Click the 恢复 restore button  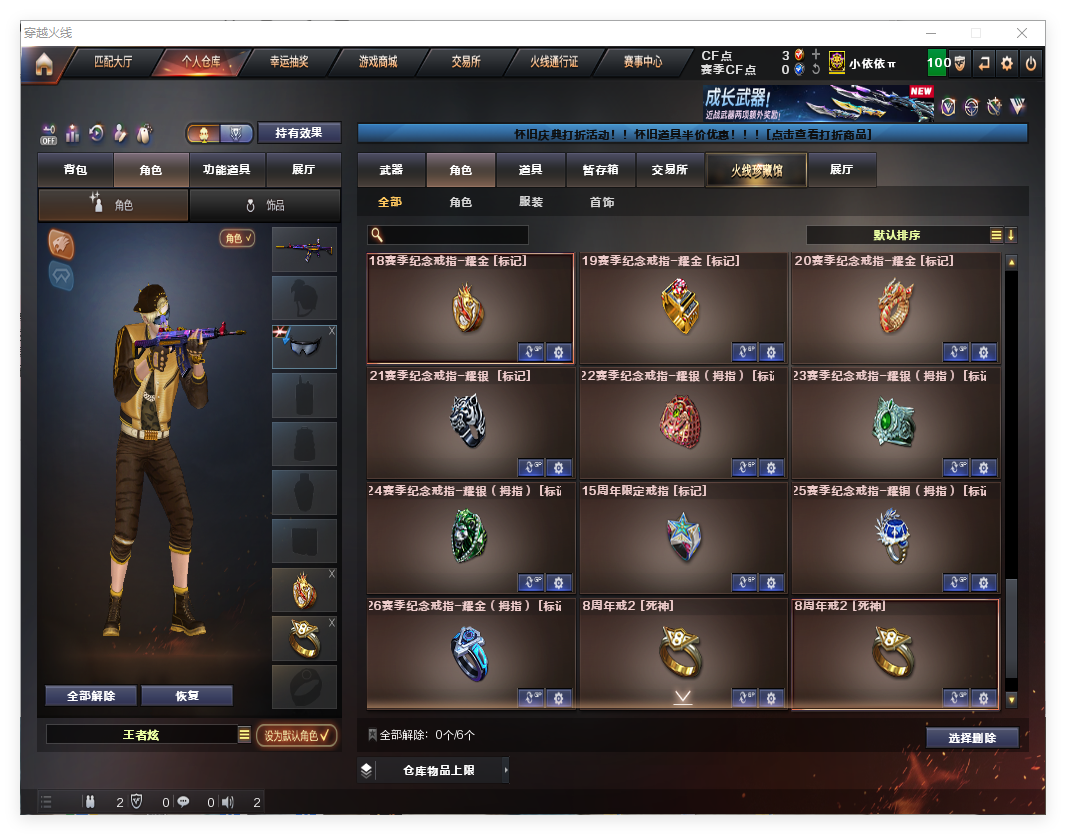[187, 696]
